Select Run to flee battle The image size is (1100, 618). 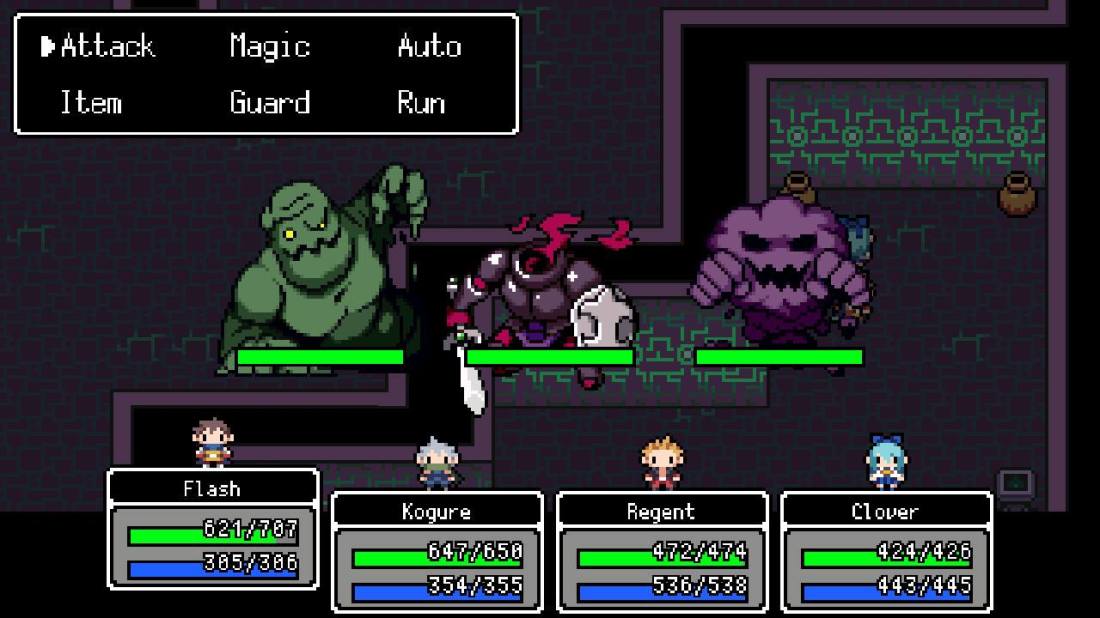420,102
